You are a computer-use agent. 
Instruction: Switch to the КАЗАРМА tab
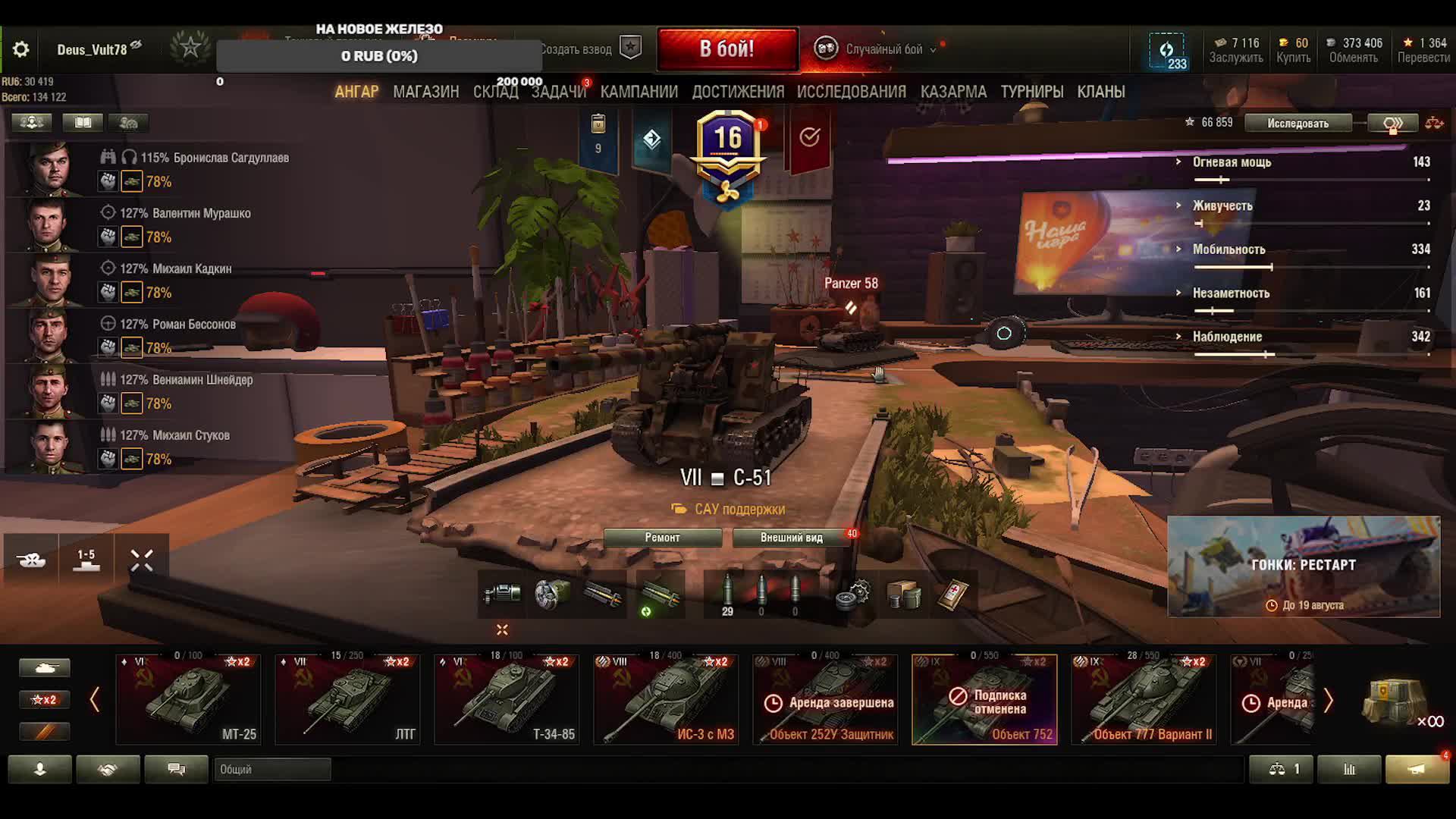[953, 92]
